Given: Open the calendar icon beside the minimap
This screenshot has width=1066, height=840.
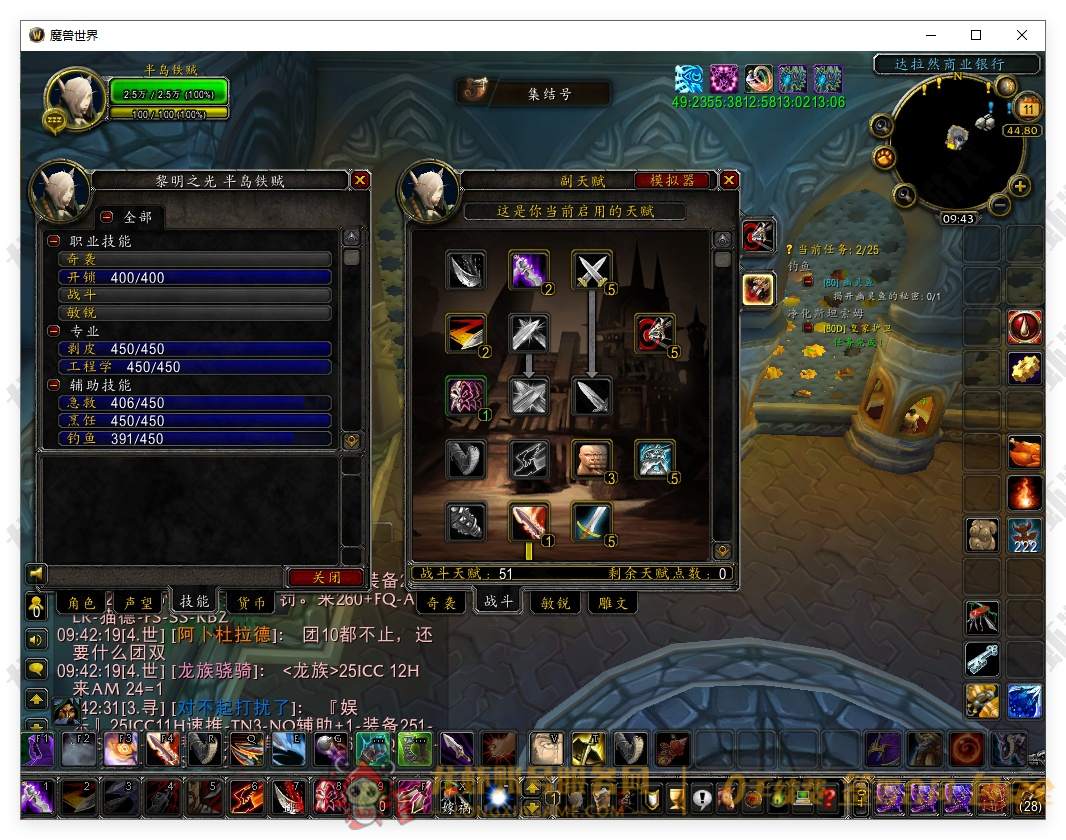Looking at the screenshot, I should click(1028, 107).
